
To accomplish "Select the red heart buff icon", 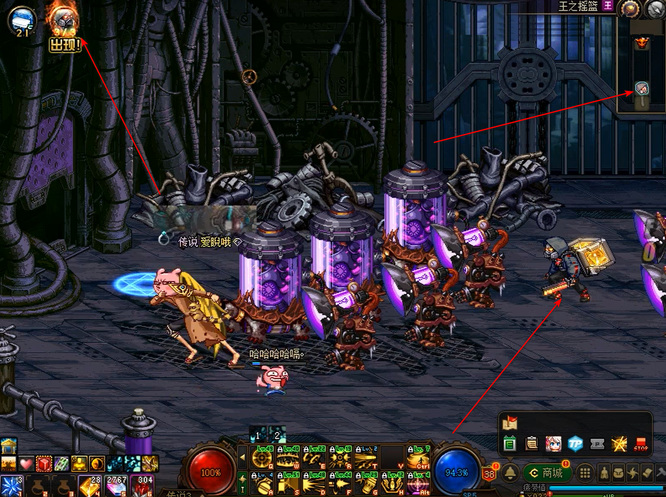I will (26, 464).
